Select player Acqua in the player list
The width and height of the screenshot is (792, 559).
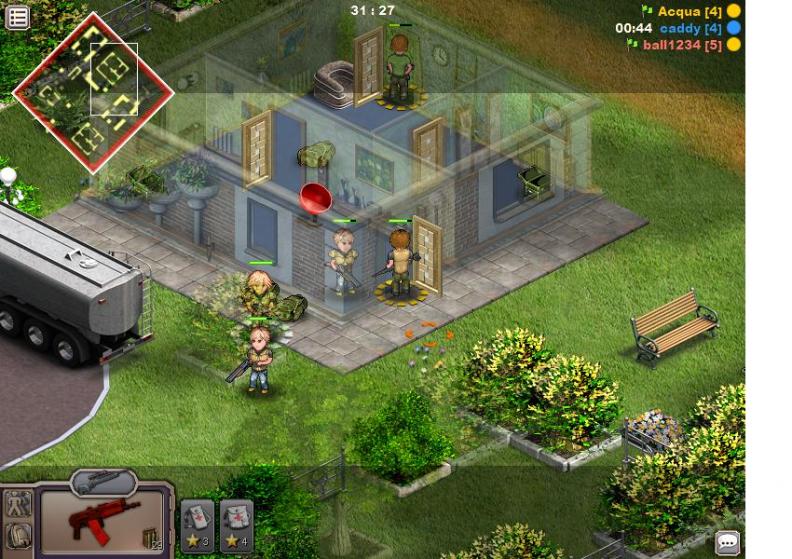click(x=688, y=11)
